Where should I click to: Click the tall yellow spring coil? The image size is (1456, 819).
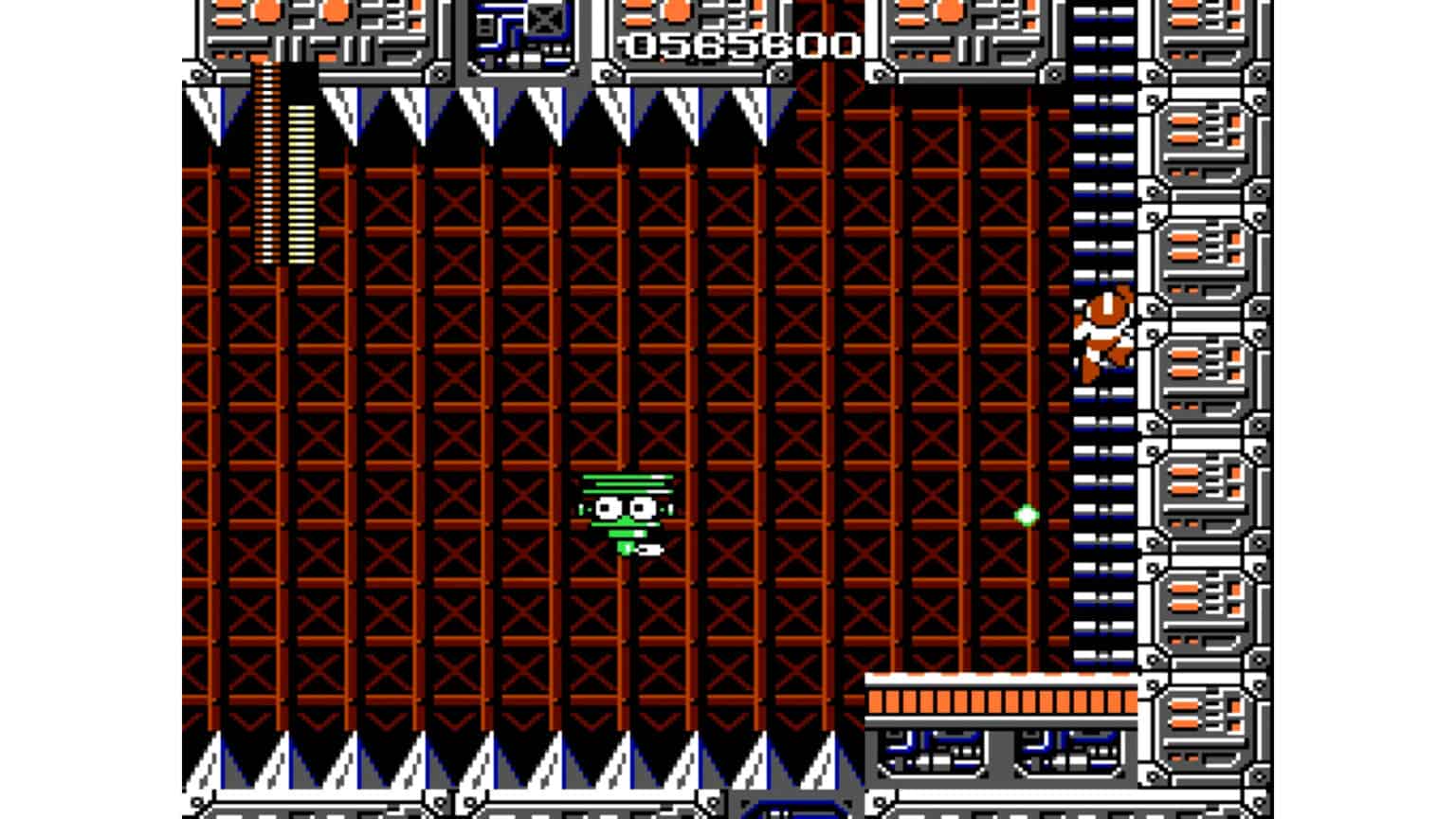[x=266, y=161]
